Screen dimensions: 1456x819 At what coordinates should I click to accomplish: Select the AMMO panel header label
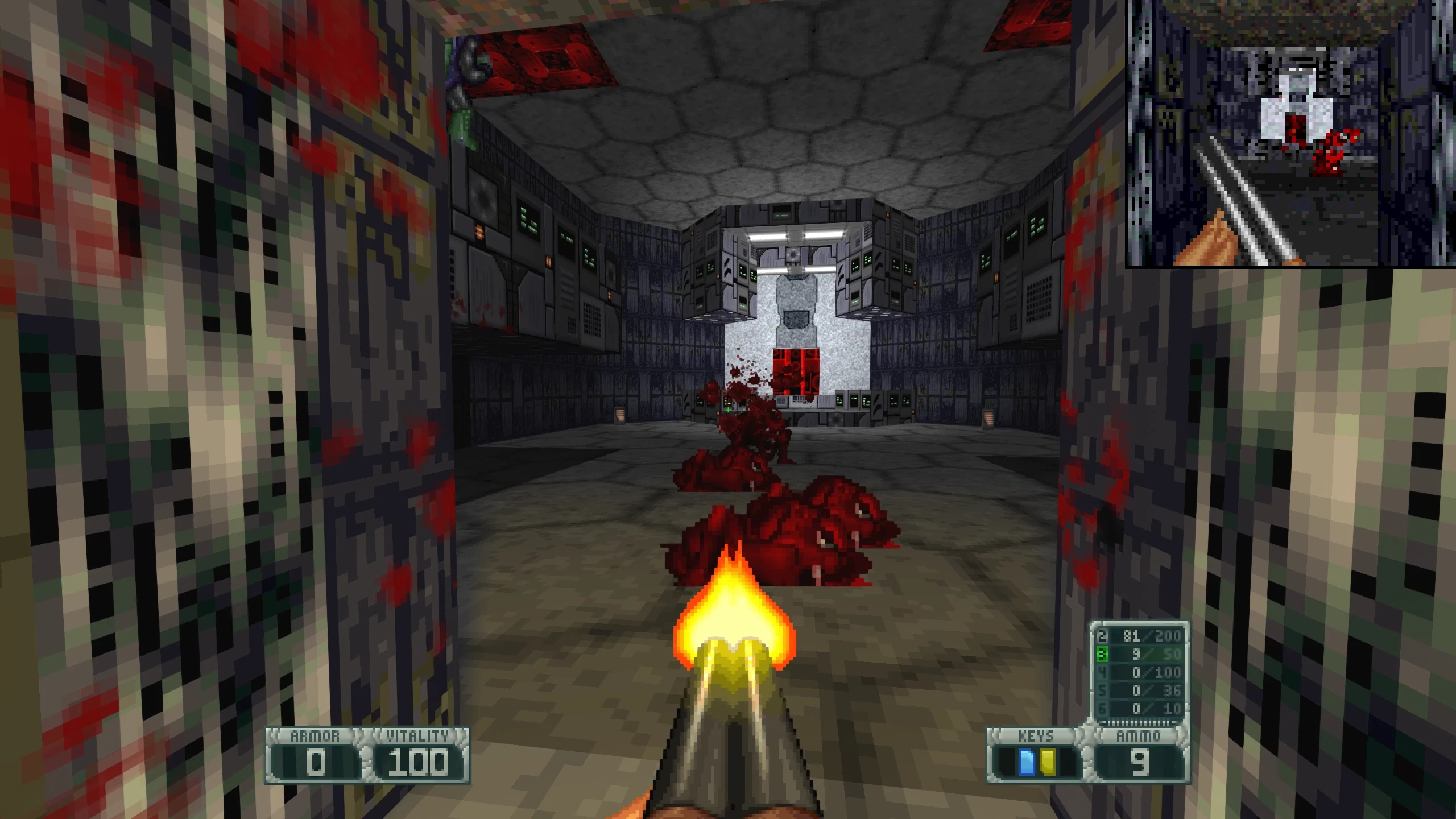tap(1140, 735)
